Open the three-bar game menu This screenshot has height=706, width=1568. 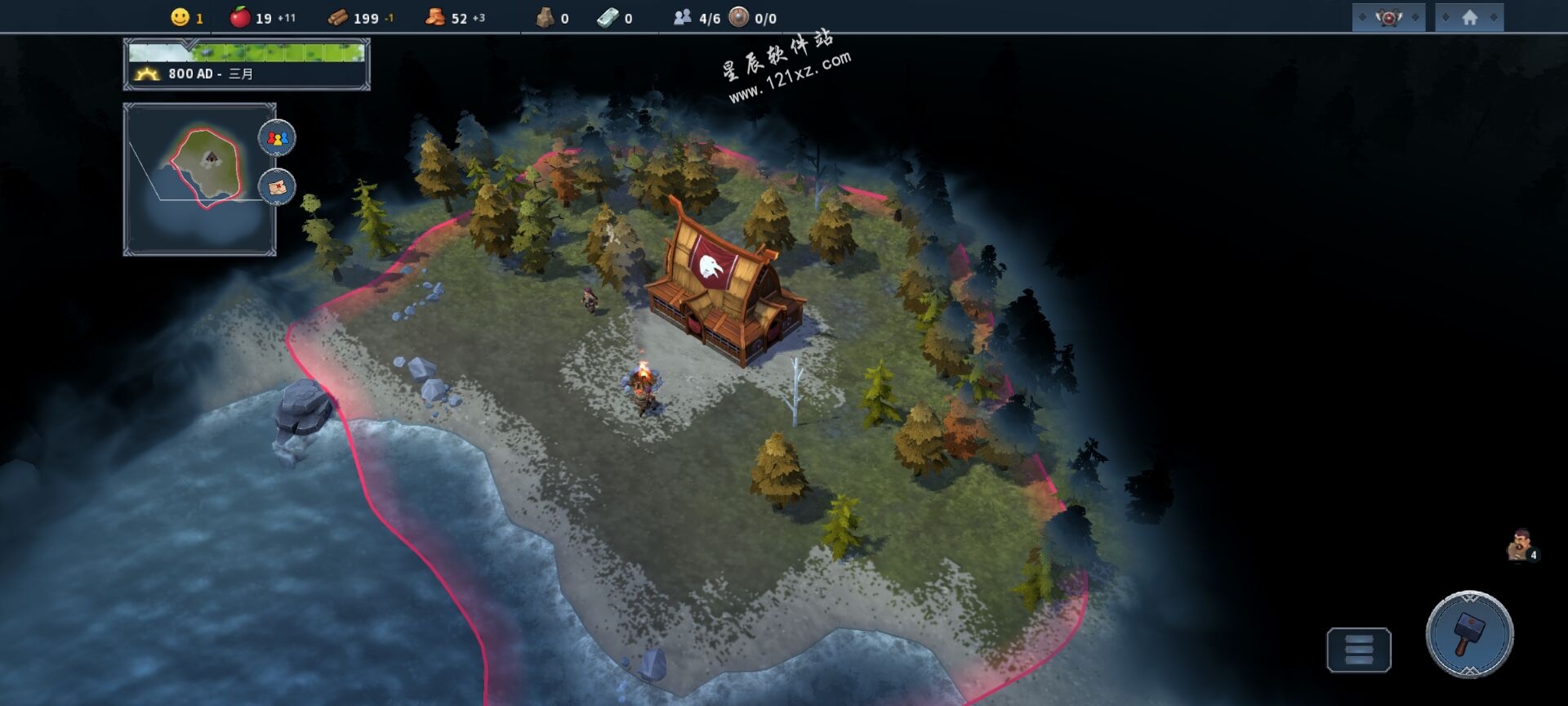[1358, 650]
